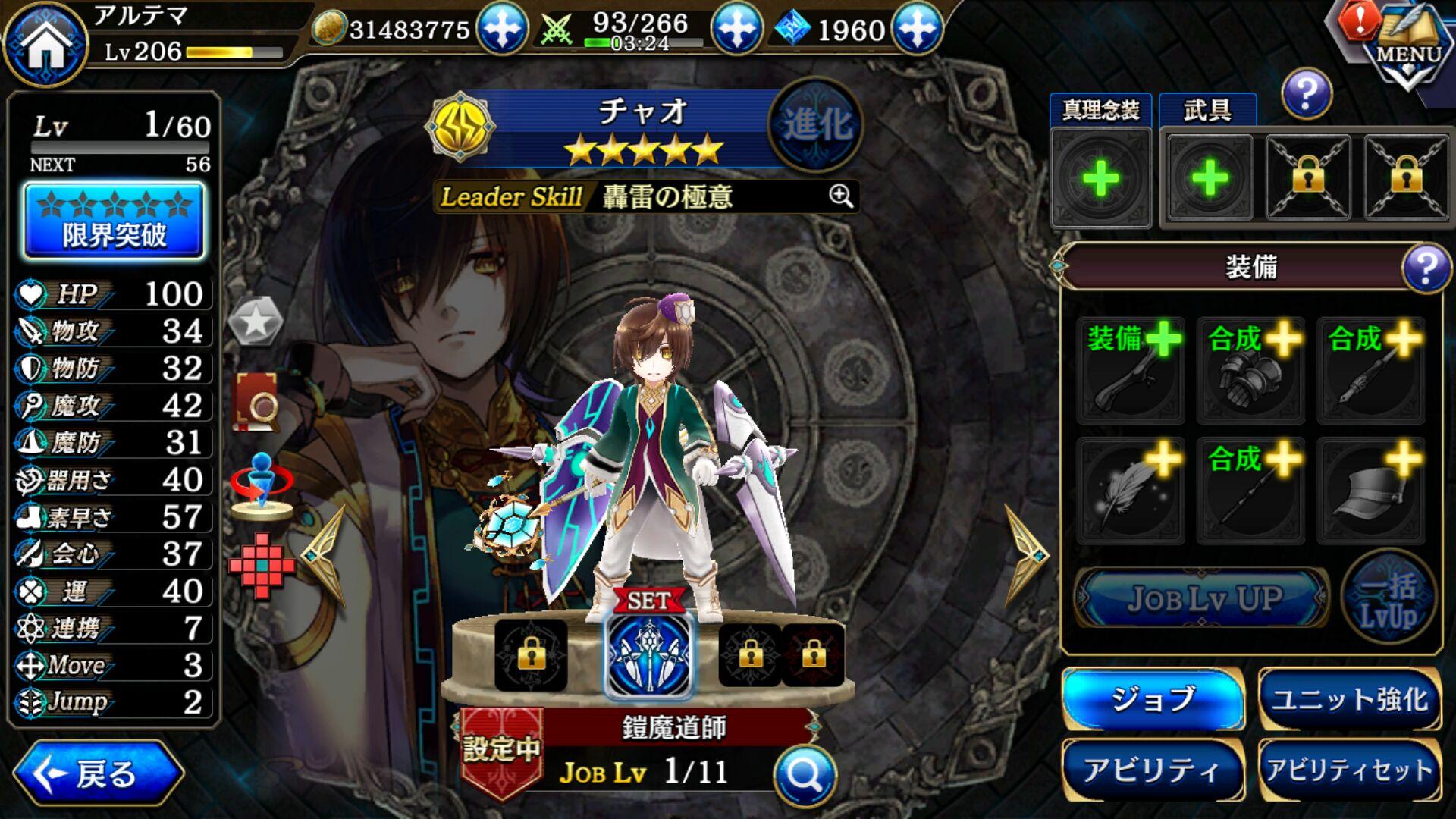The height and width of the screenshot is (819, 1456).
Task: Switch to the 武具 tab
Action: (x=1207, y=111)
